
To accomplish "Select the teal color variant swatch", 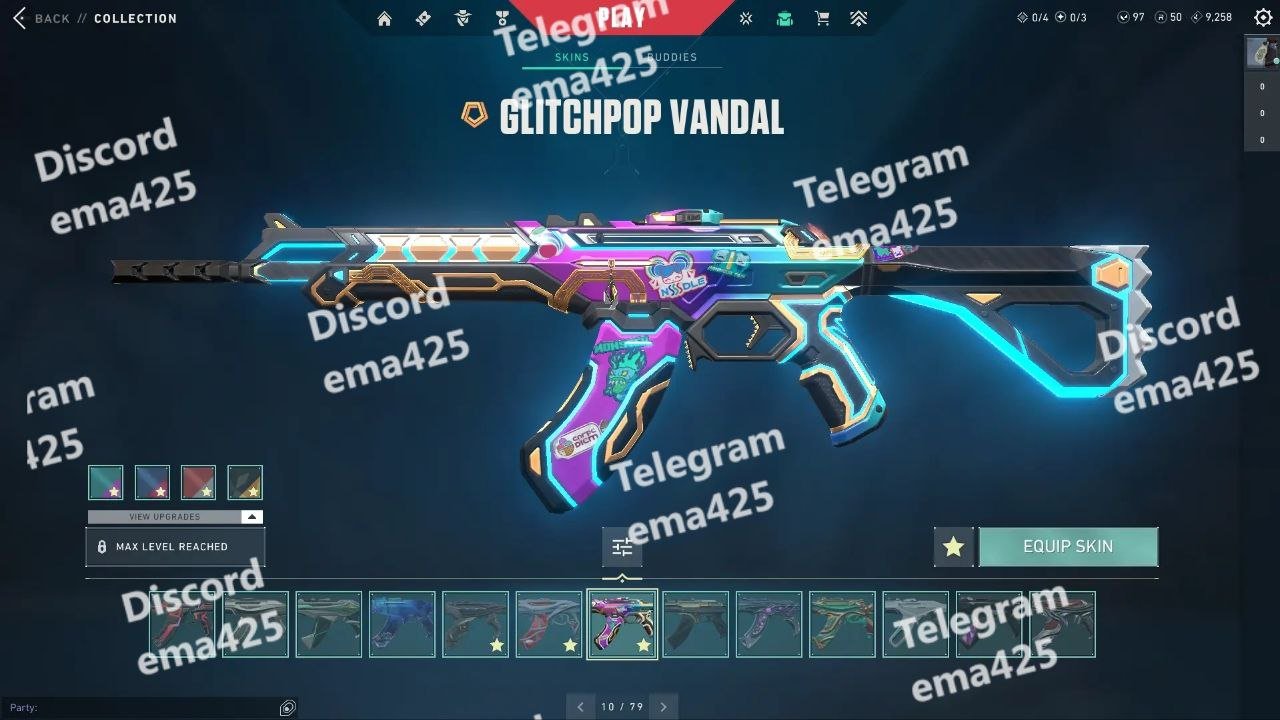I will [x=106, y=482].
